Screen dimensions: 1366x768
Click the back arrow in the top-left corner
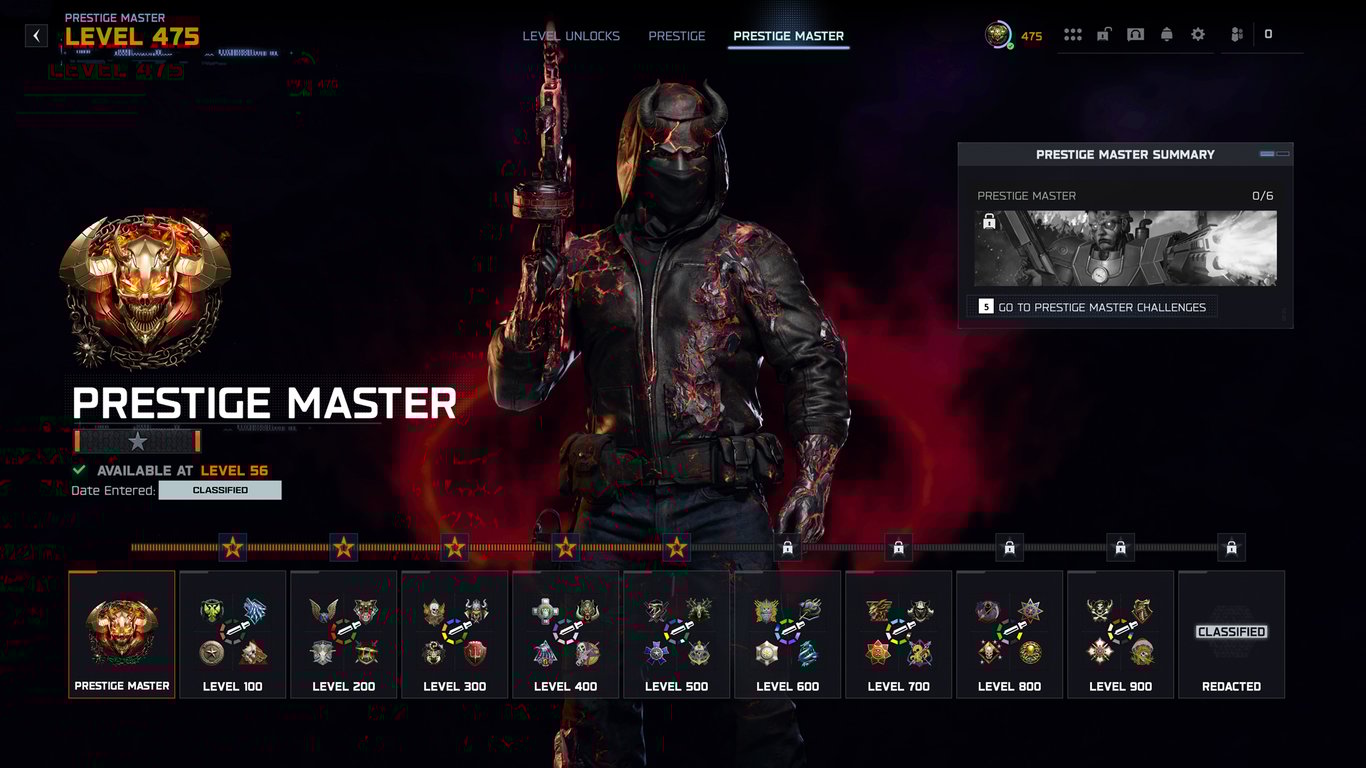[35, 34]
